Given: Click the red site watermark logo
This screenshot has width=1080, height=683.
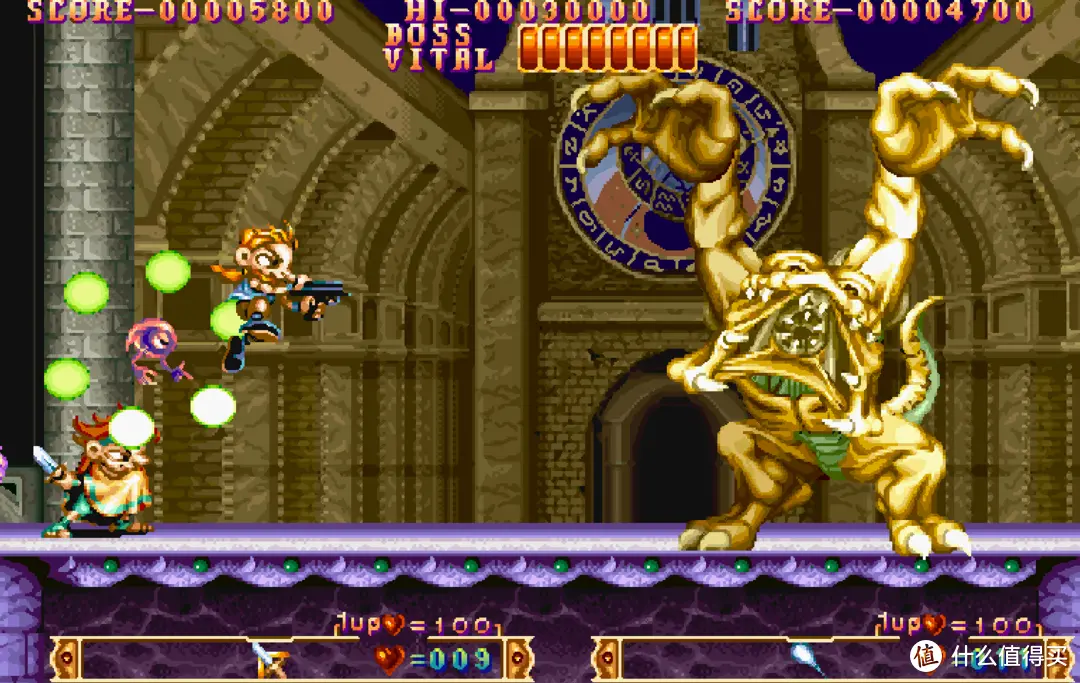Looking at the screenshot, I should coord(927,656).
